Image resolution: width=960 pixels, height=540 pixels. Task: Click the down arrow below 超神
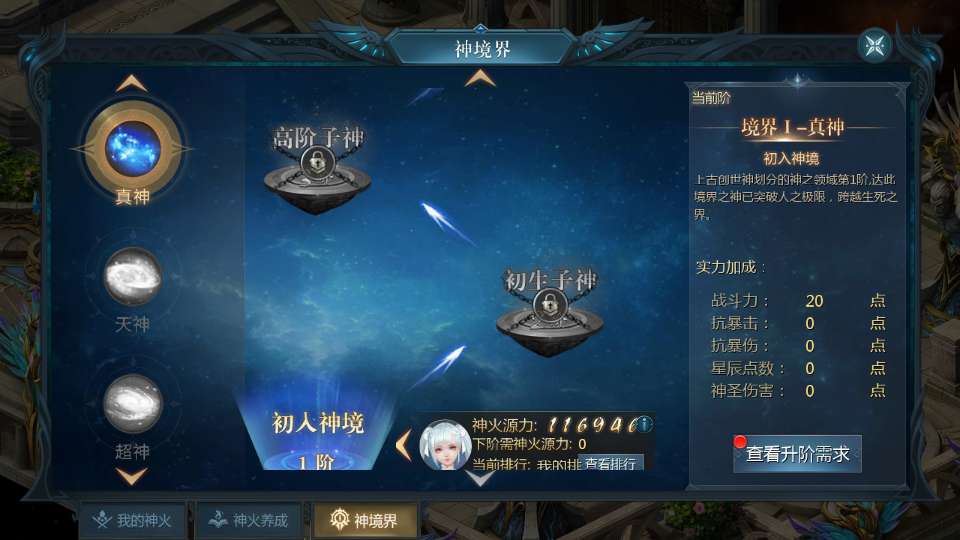point(133,476)
